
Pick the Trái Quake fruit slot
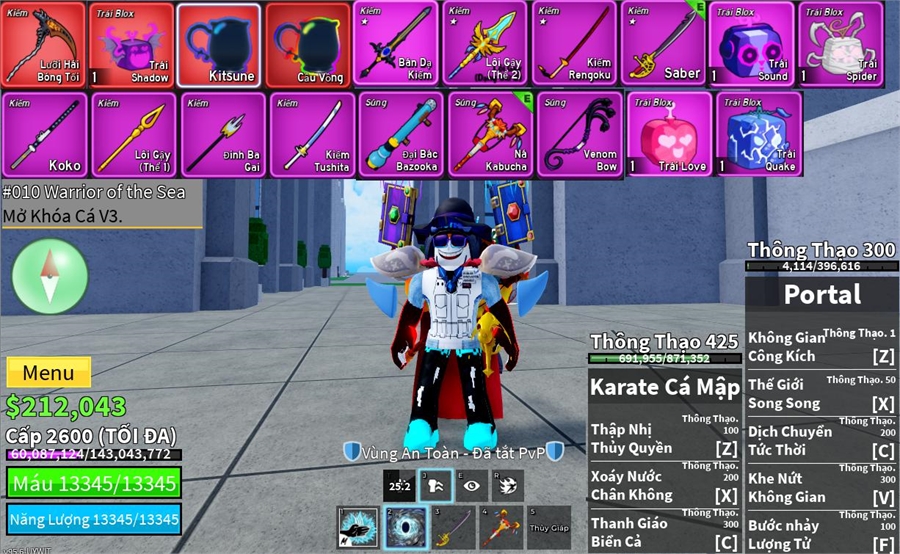pyautogui.click(x=758, y=134)
